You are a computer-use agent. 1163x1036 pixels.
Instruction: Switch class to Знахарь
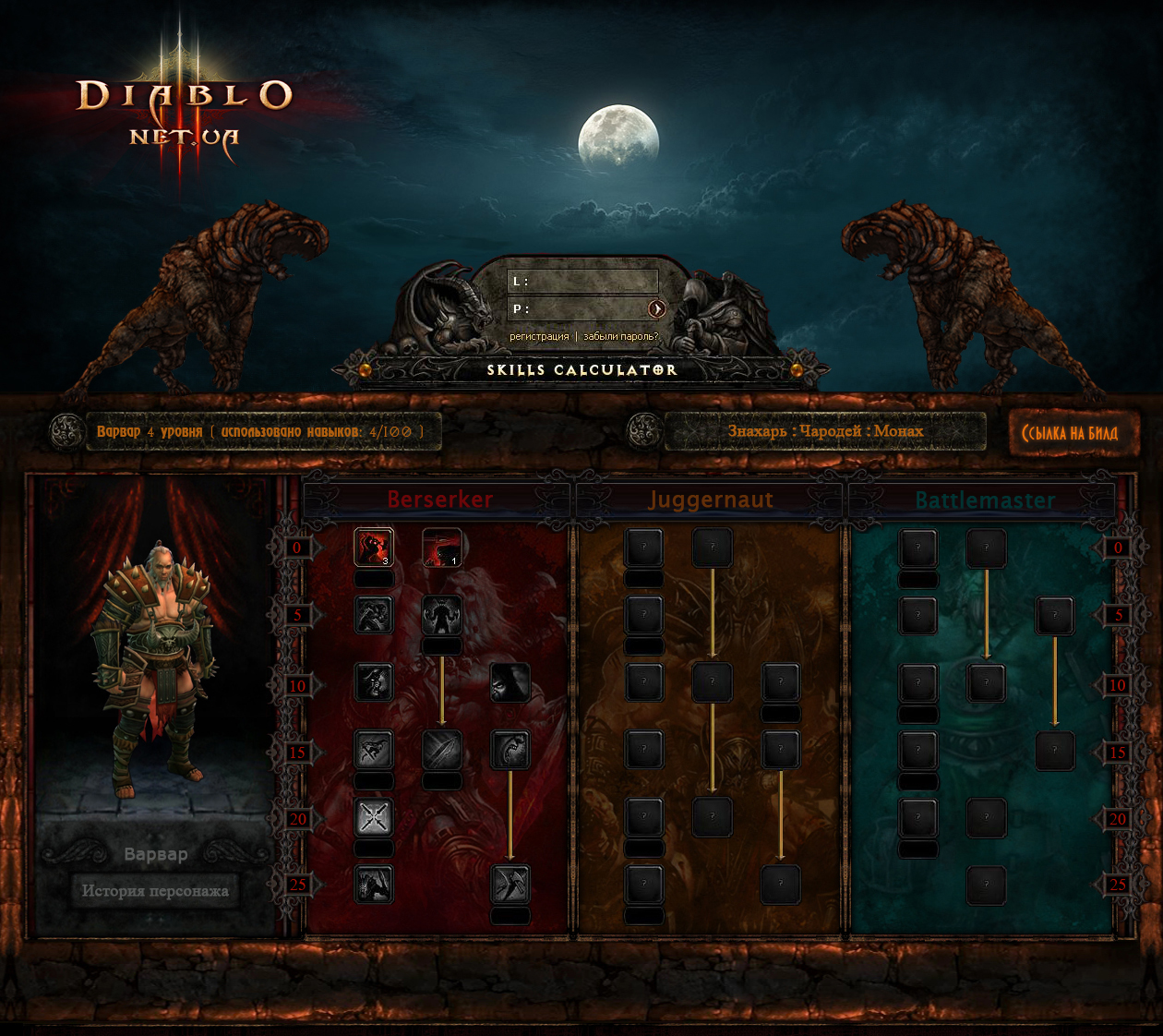click(757, 431)
